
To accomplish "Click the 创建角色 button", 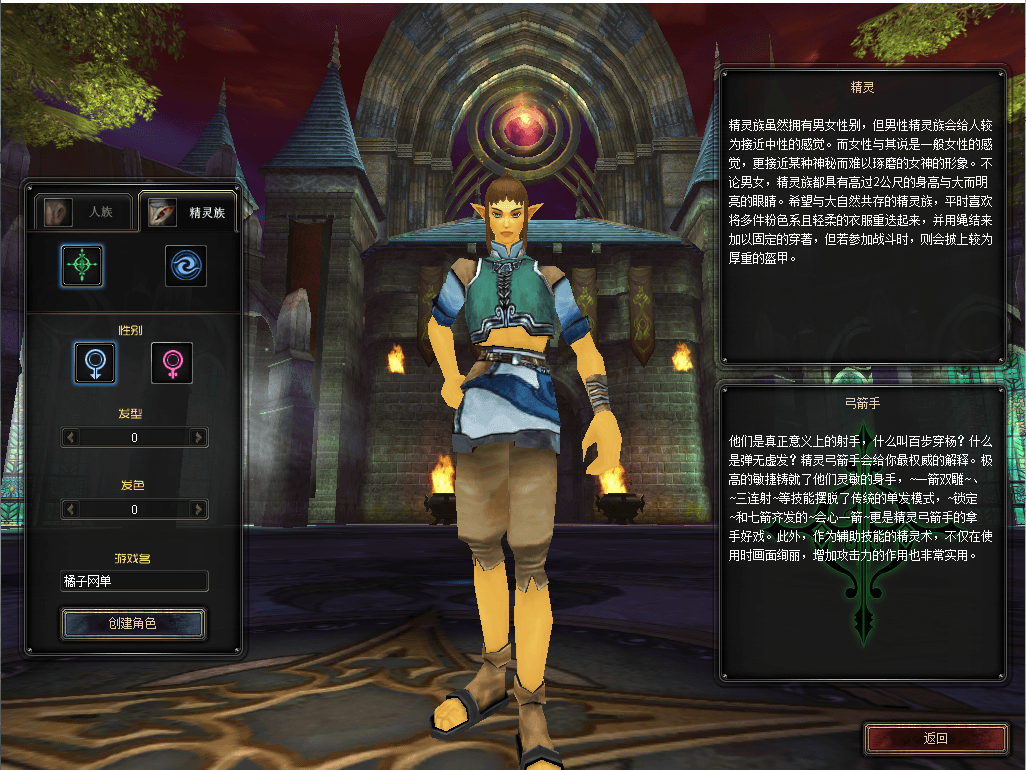I will point(134,623).
